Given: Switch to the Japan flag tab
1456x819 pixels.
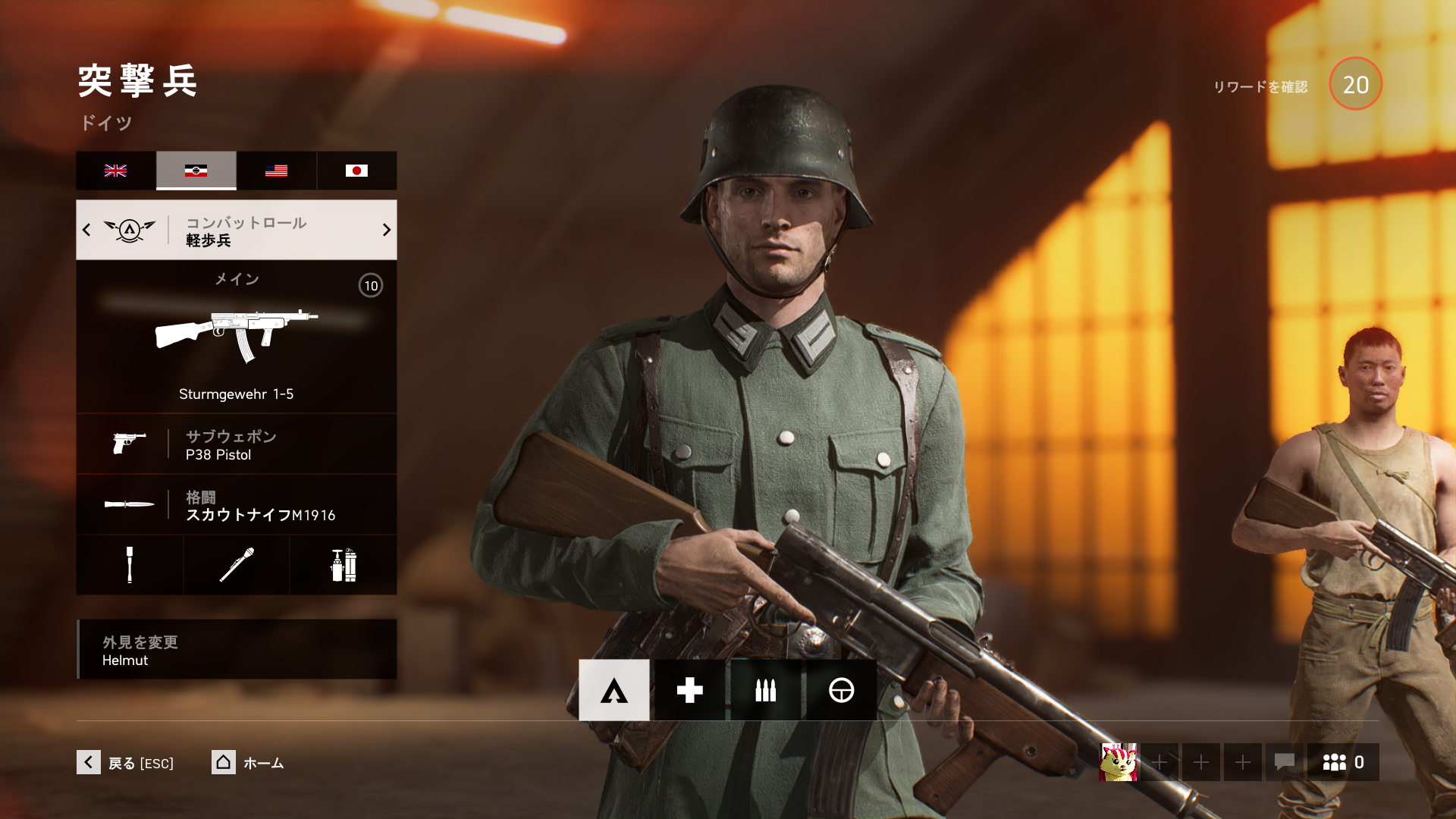Looking at the screenshot, I should 356,171.
